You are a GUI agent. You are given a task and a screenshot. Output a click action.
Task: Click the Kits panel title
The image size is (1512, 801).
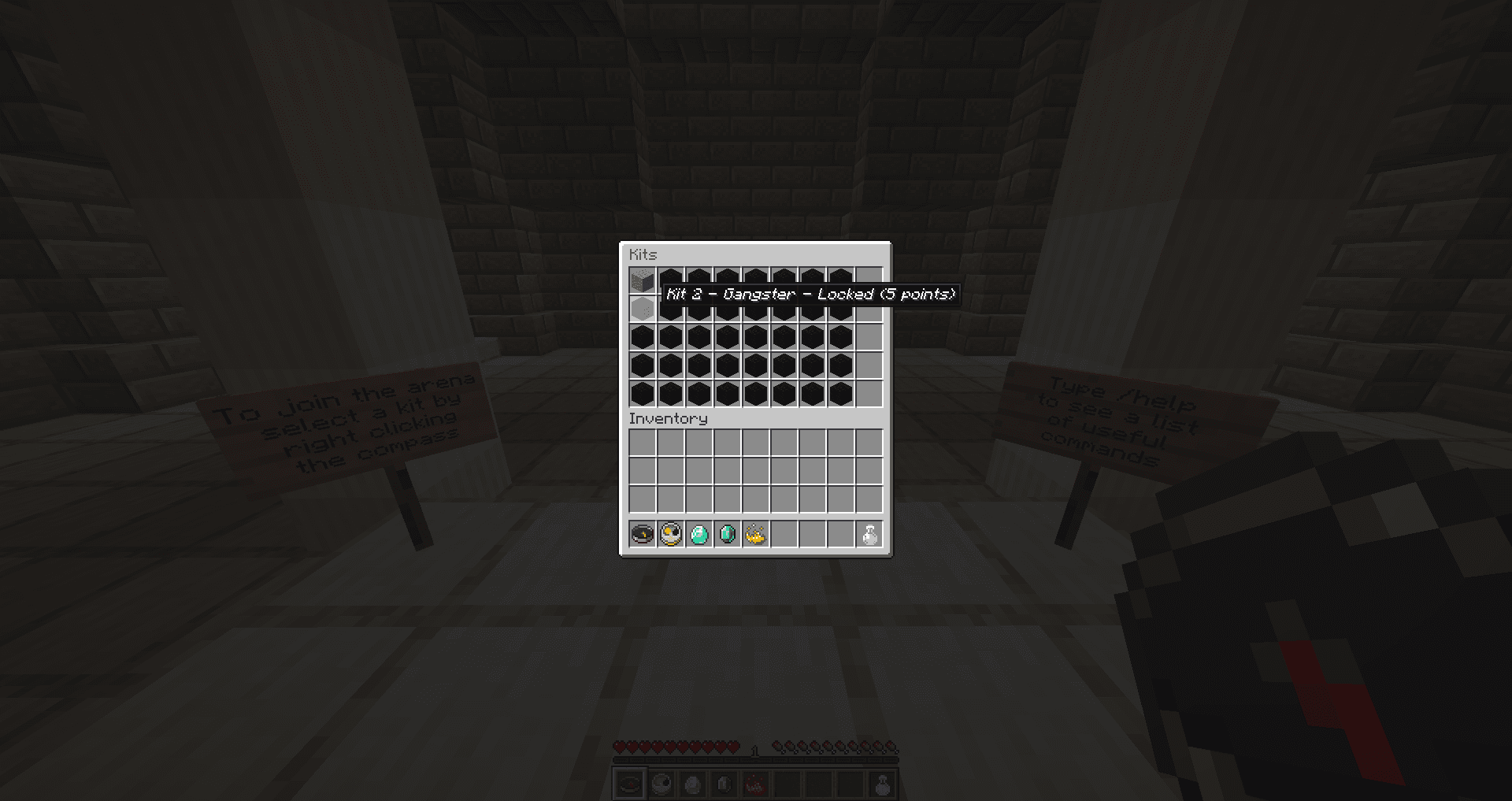642,254
